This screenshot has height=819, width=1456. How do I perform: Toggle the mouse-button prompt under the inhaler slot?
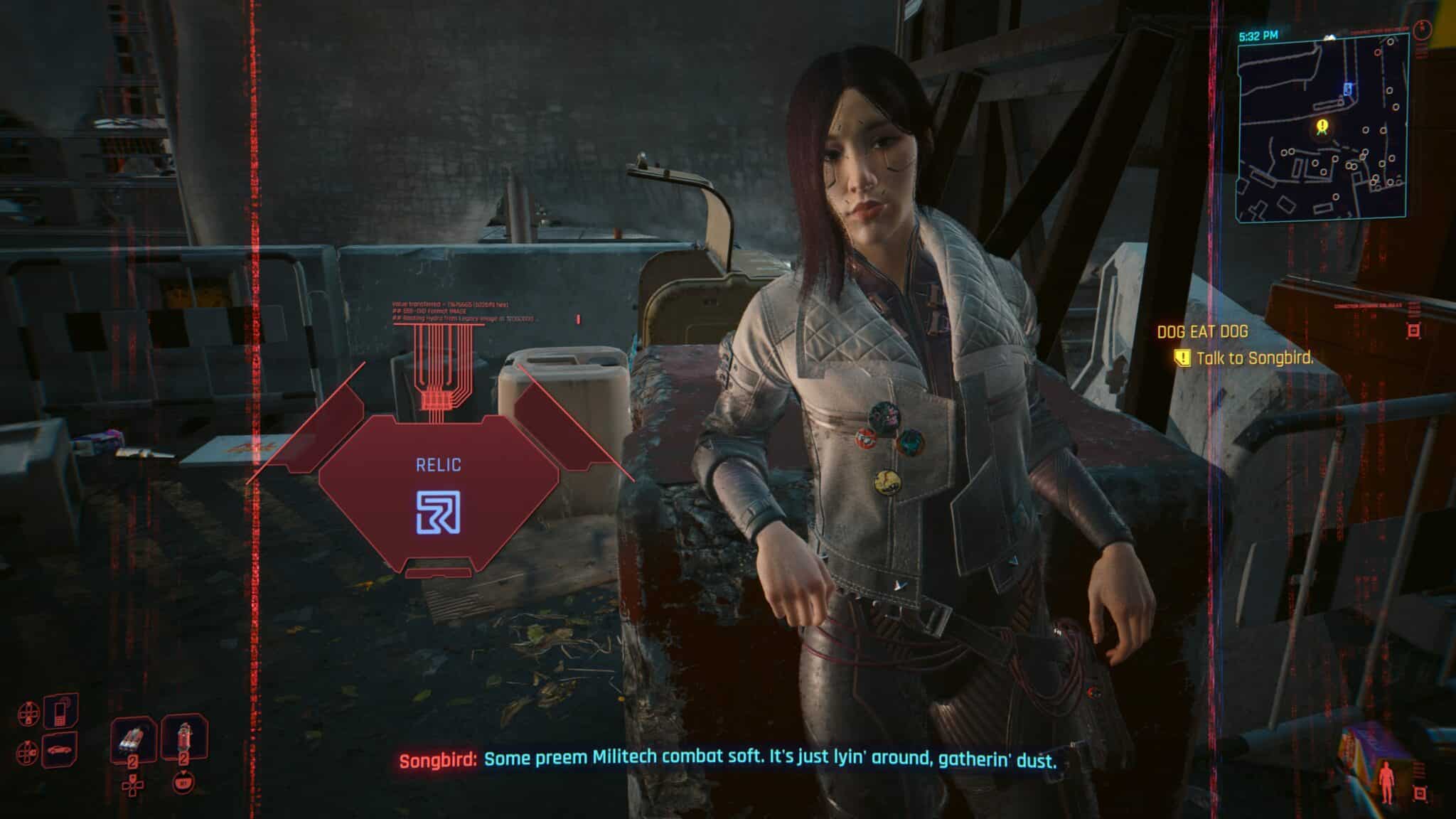(x=183, y=783)
